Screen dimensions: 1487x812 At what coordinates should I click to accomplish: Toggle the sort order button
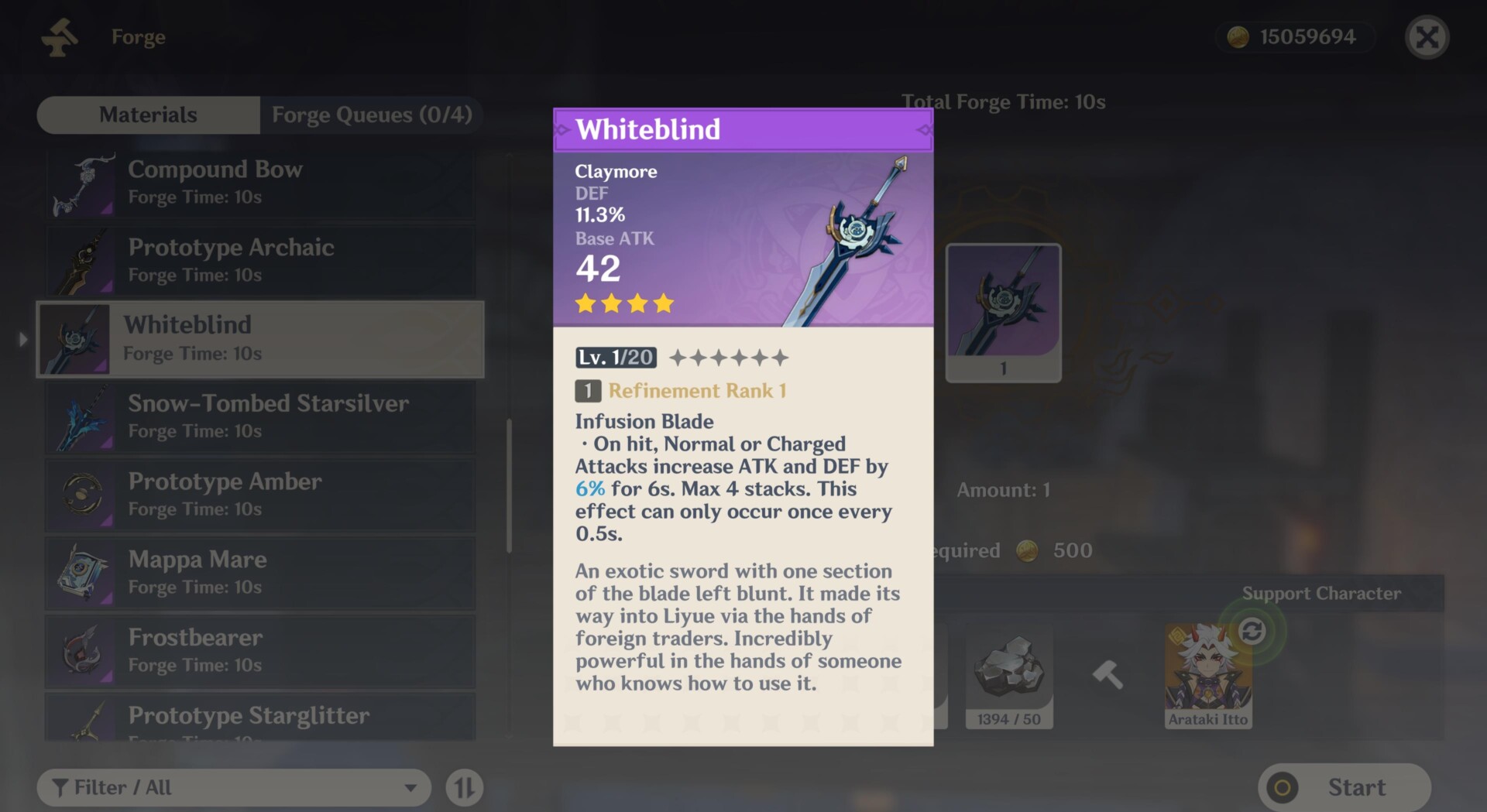click(x=465, y=788)
